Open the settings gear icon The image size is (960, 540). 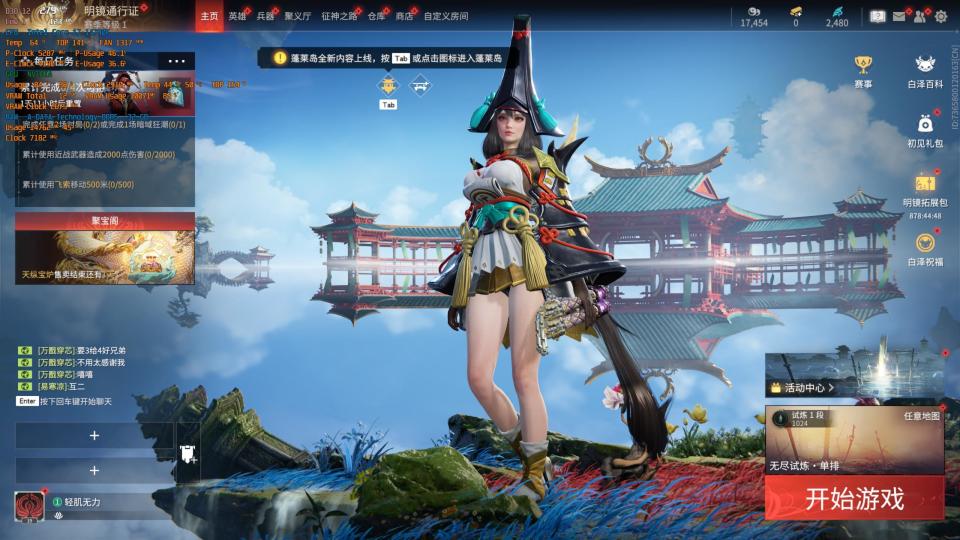click(x=940, y=16)
